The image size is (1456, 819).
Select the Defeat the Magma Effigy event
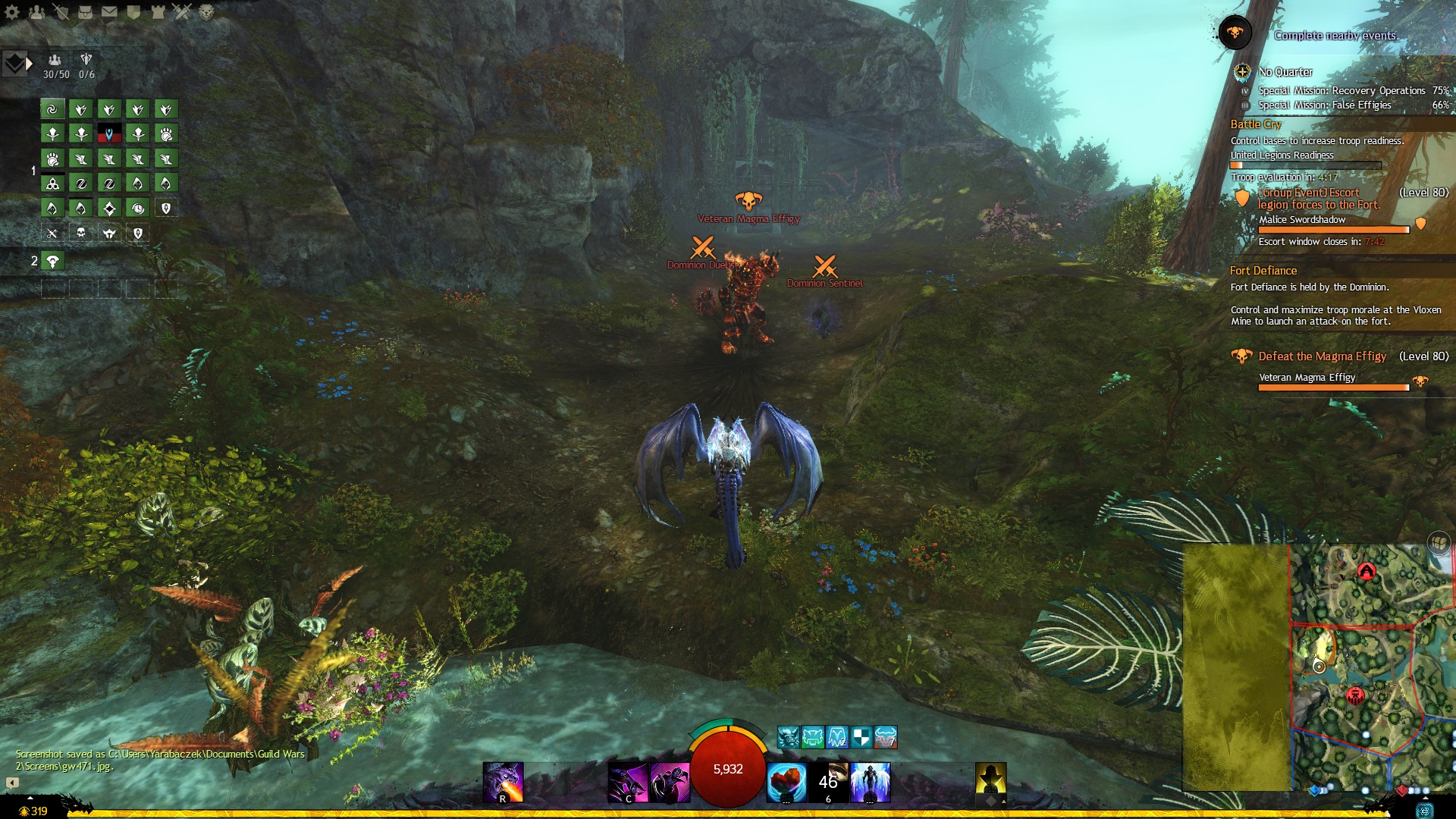pyautogui.click(x=1322, y=356)
